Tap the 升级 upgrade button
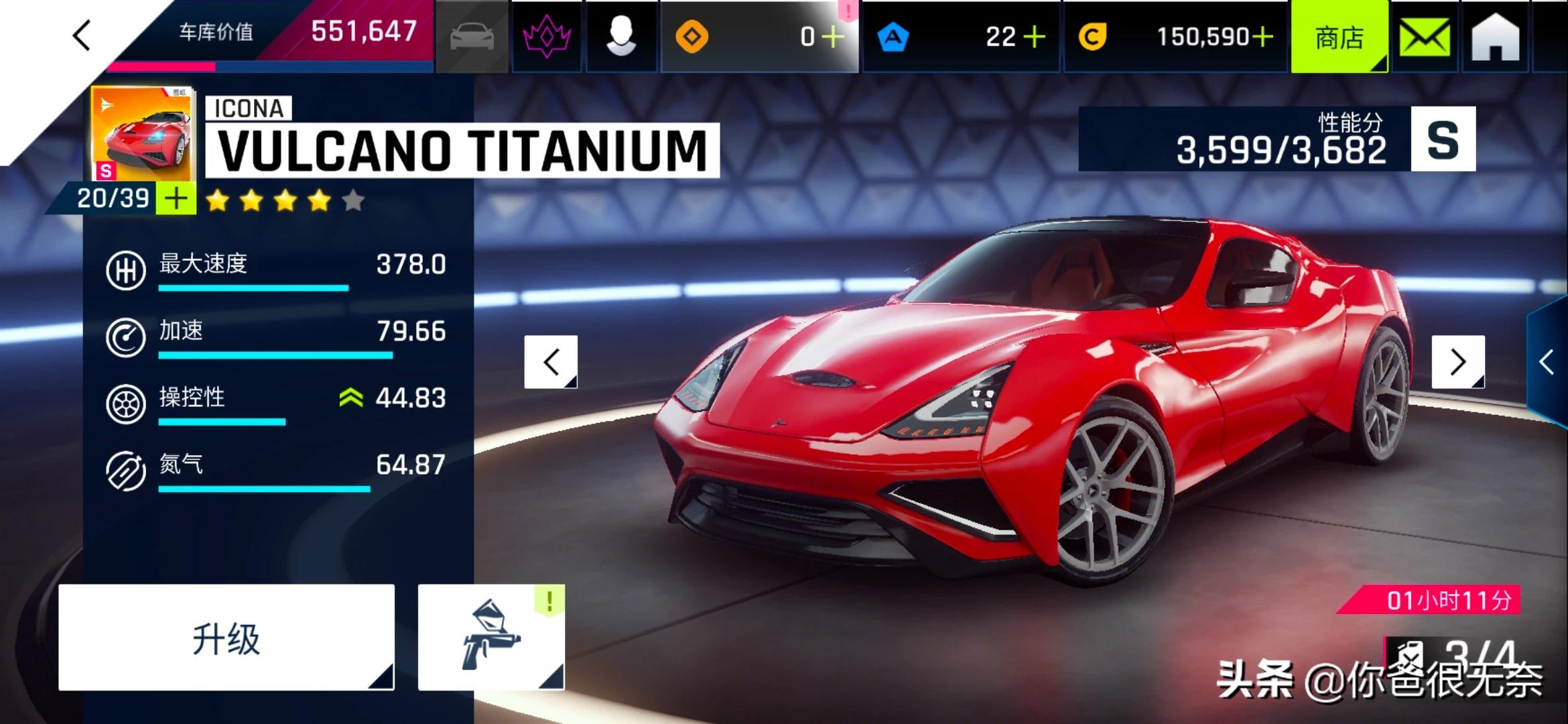 click(226, 638)
